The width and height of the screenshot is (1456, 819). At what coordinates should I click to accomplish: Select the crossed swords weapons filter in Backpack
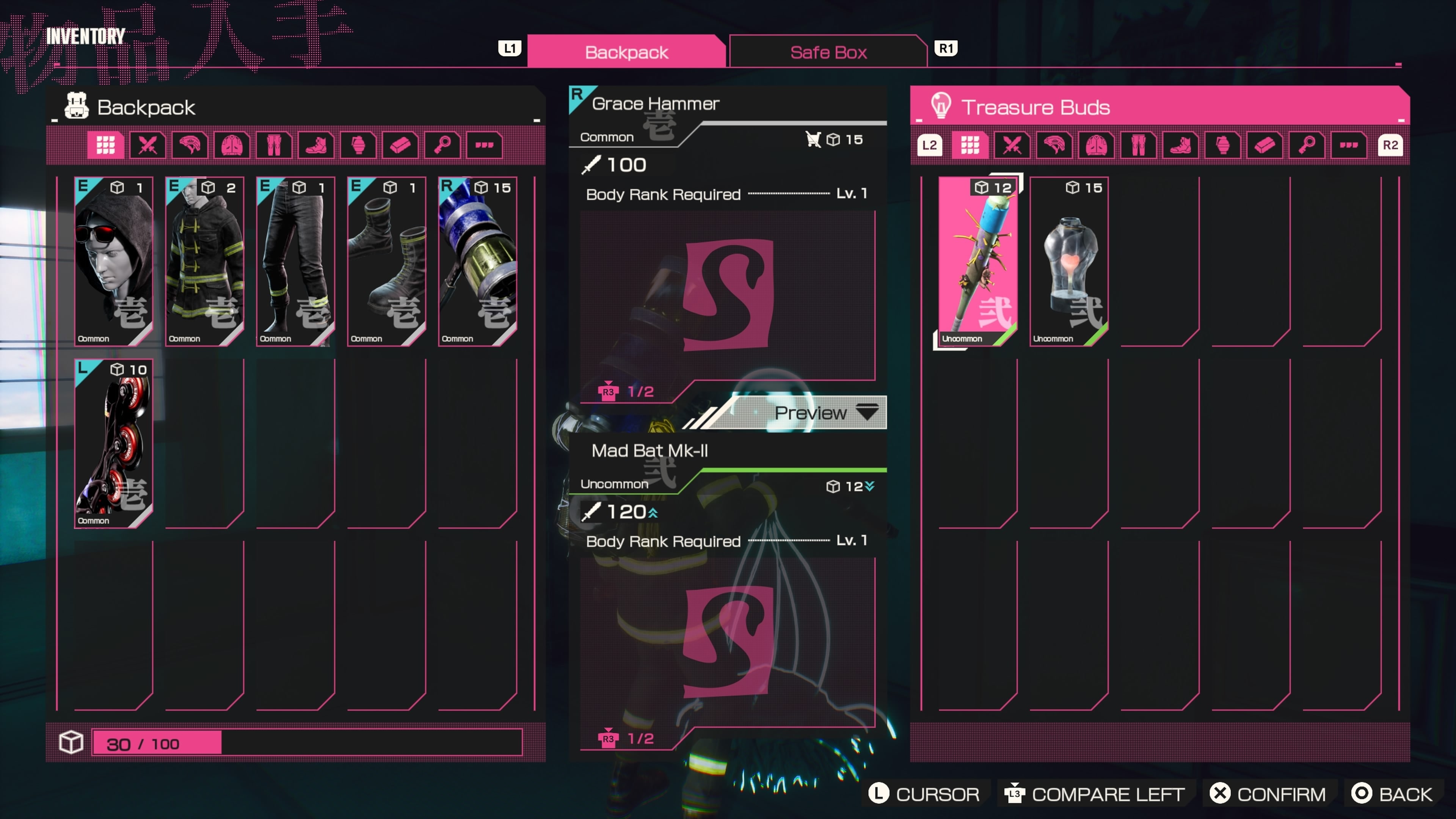click(x=147, y=145)
